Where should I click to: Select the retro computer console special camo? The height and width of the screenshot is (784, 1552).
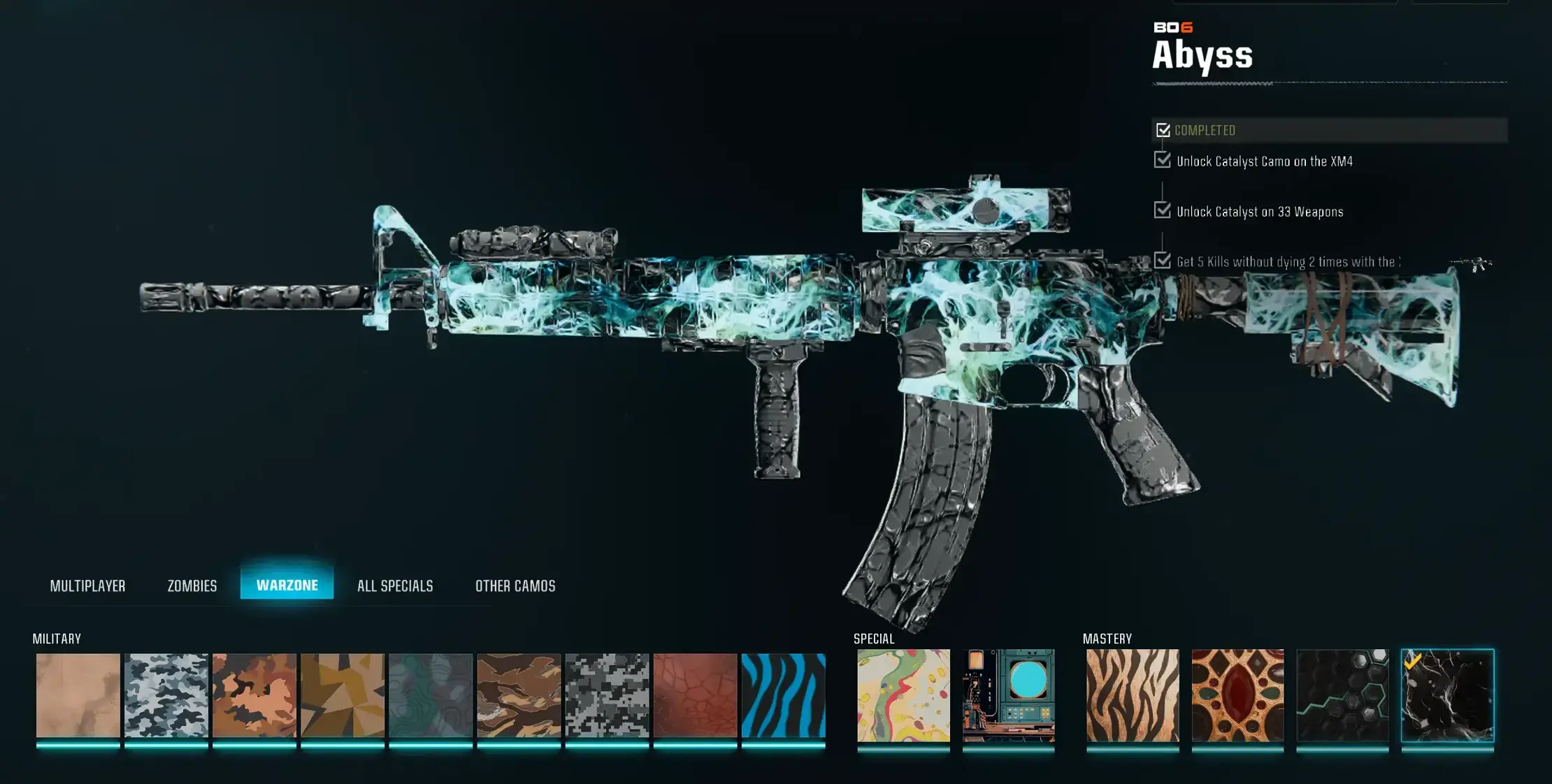click(1008, 695)
